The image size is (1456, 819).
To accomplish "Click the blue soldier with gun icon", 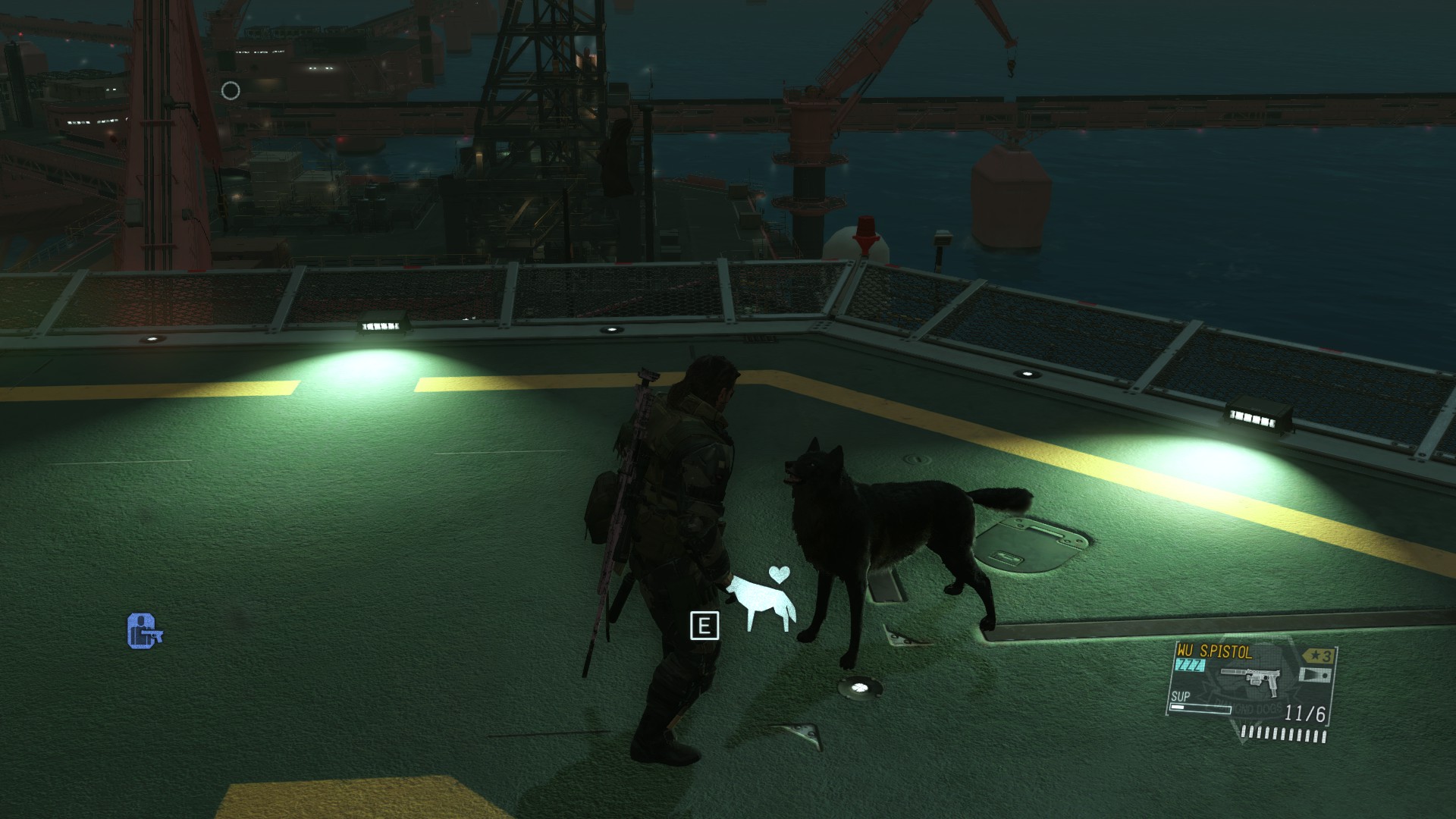I will click(144, 631).
